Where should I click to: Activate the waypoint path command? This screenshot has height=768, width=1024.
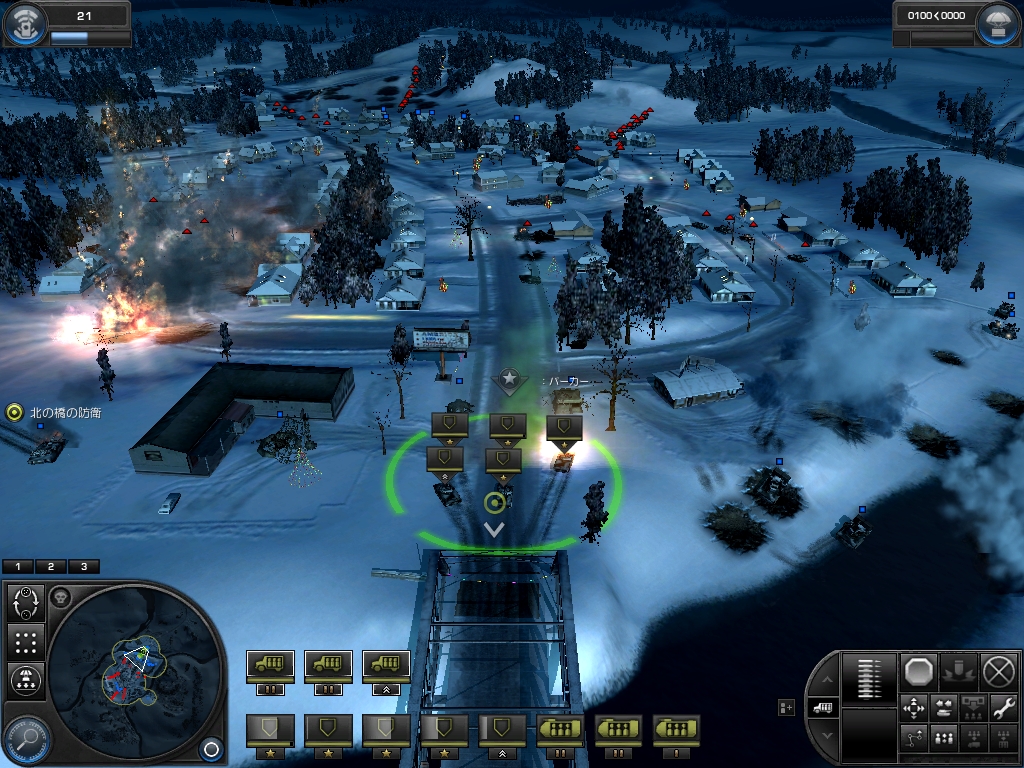click(914, 739)
